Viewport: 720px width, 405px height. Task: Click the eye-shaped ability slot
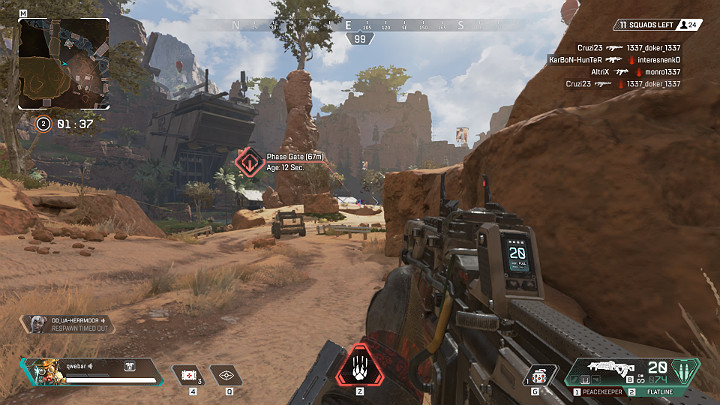pos(227,374)
